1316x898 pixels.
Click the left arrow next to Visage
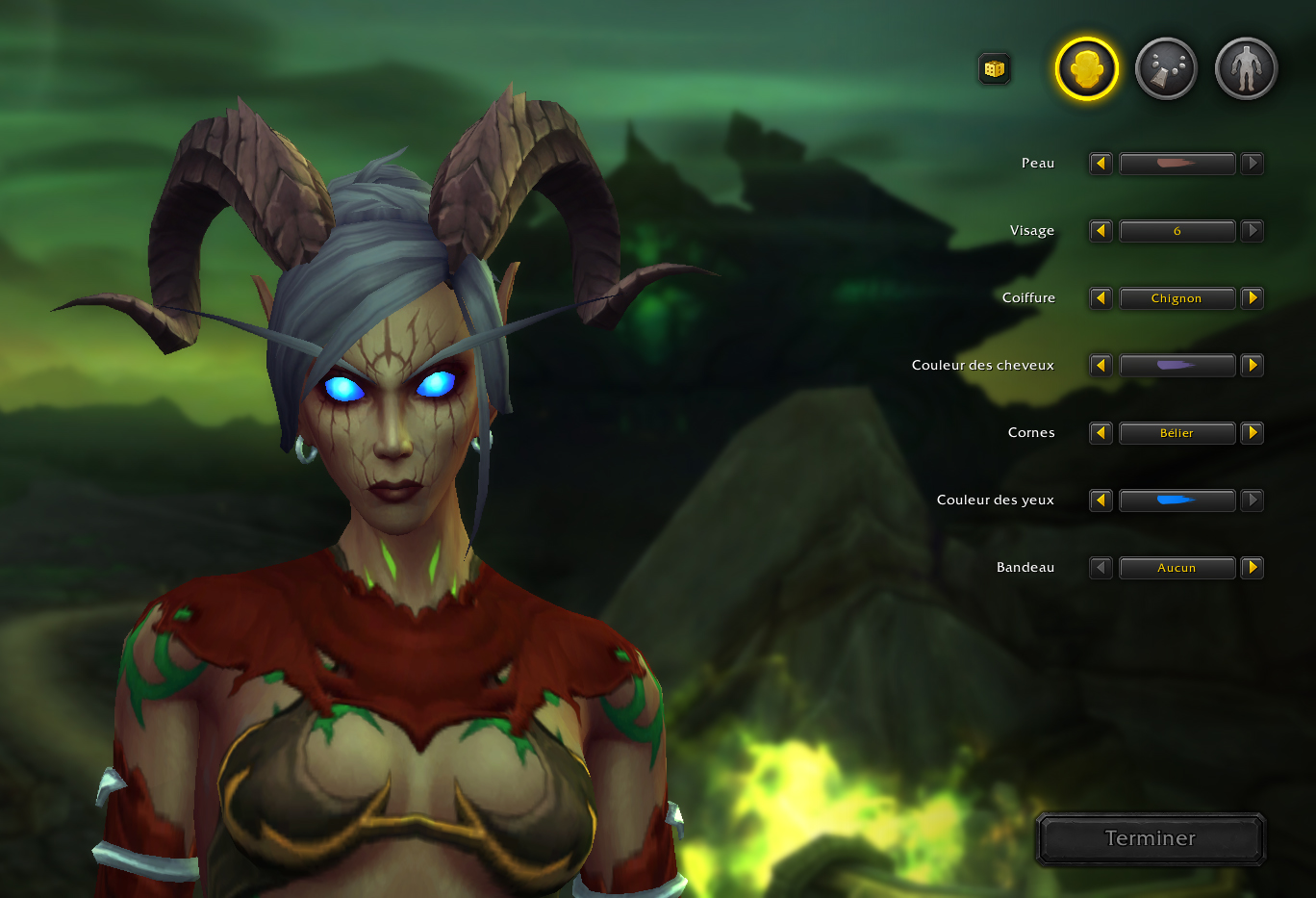[1101, 230]
